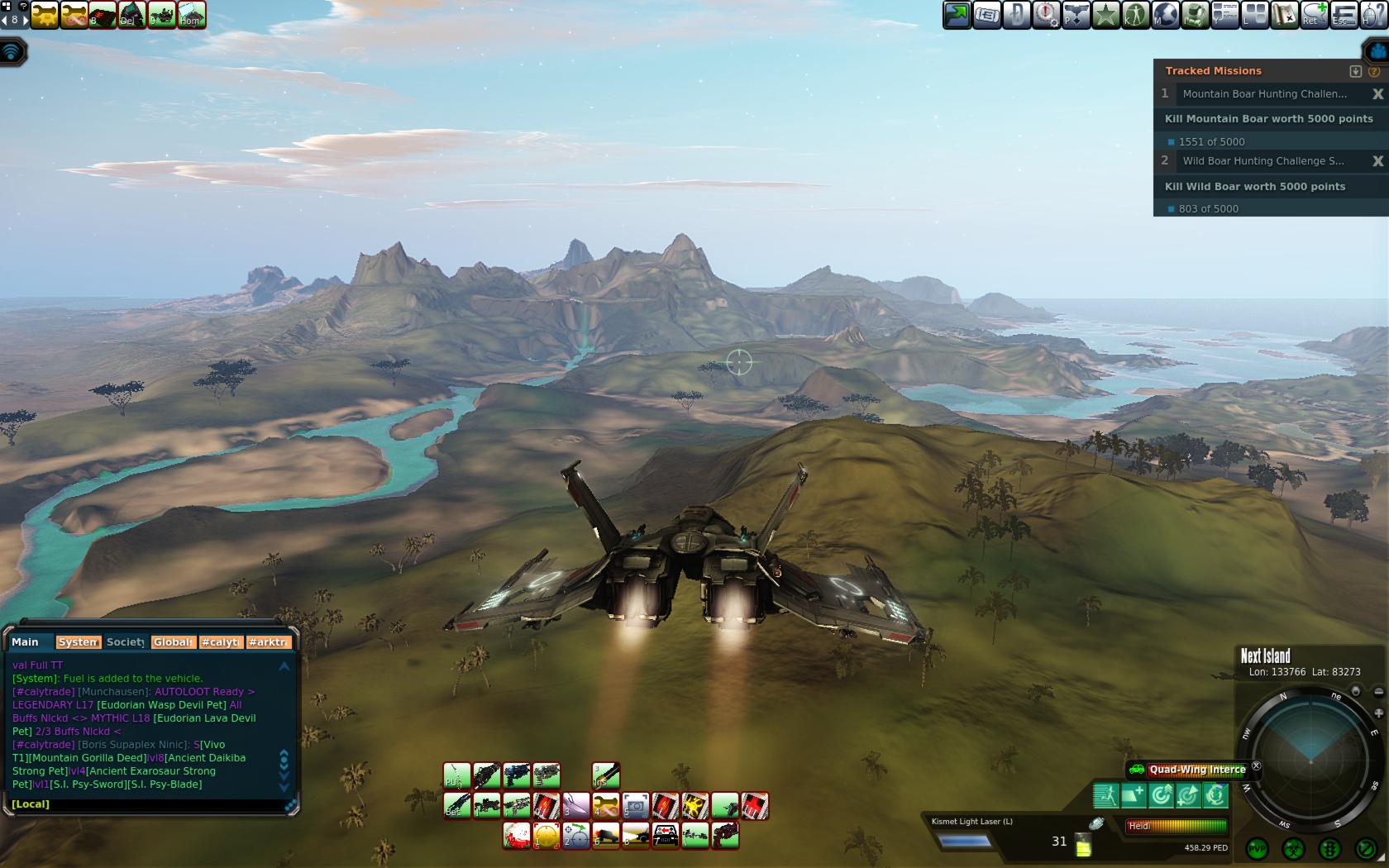Close the Quad-Wing Interceptor vehicle status
The width and height of the screenshot is (1389, 868).
pos(1257,766)
